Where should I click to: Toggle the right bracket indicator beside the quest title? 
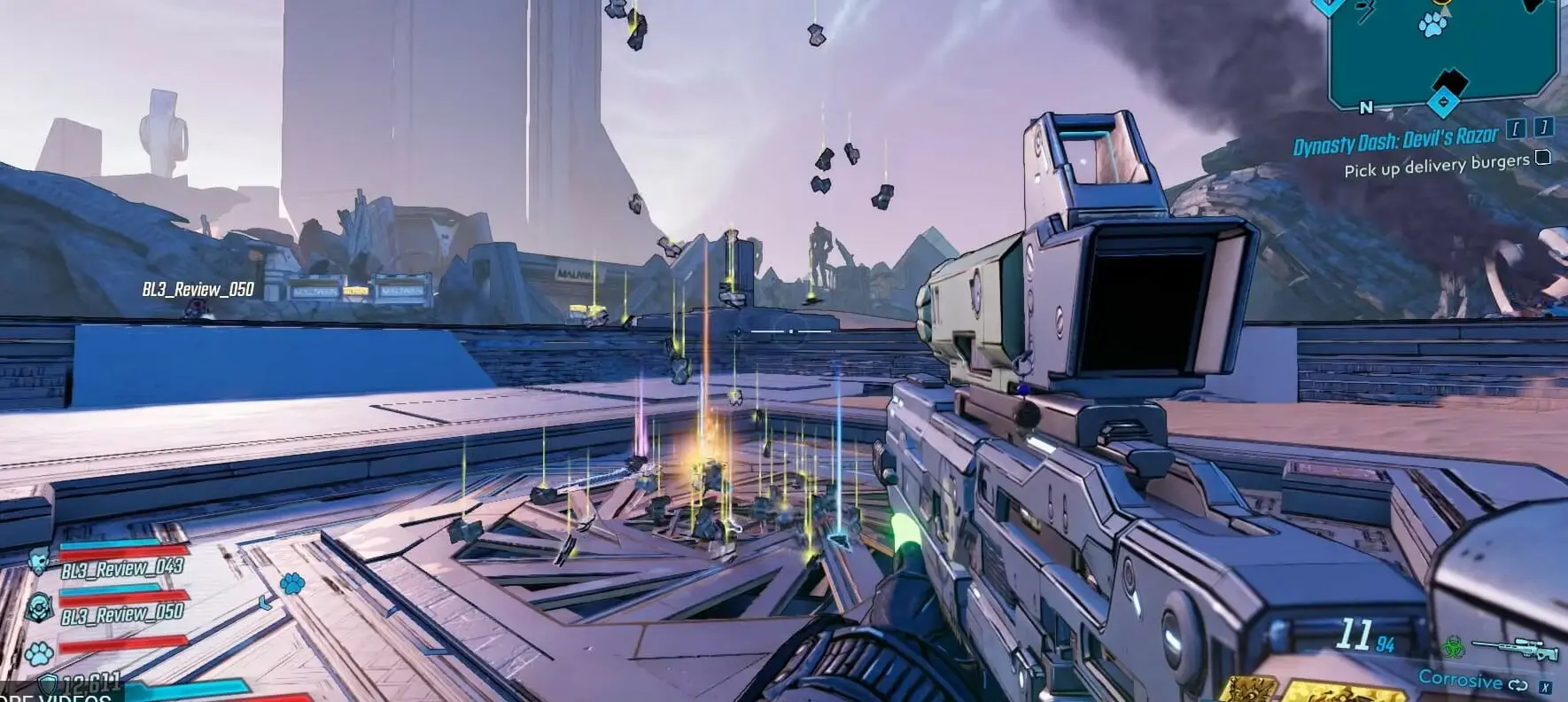(1543, 128)
